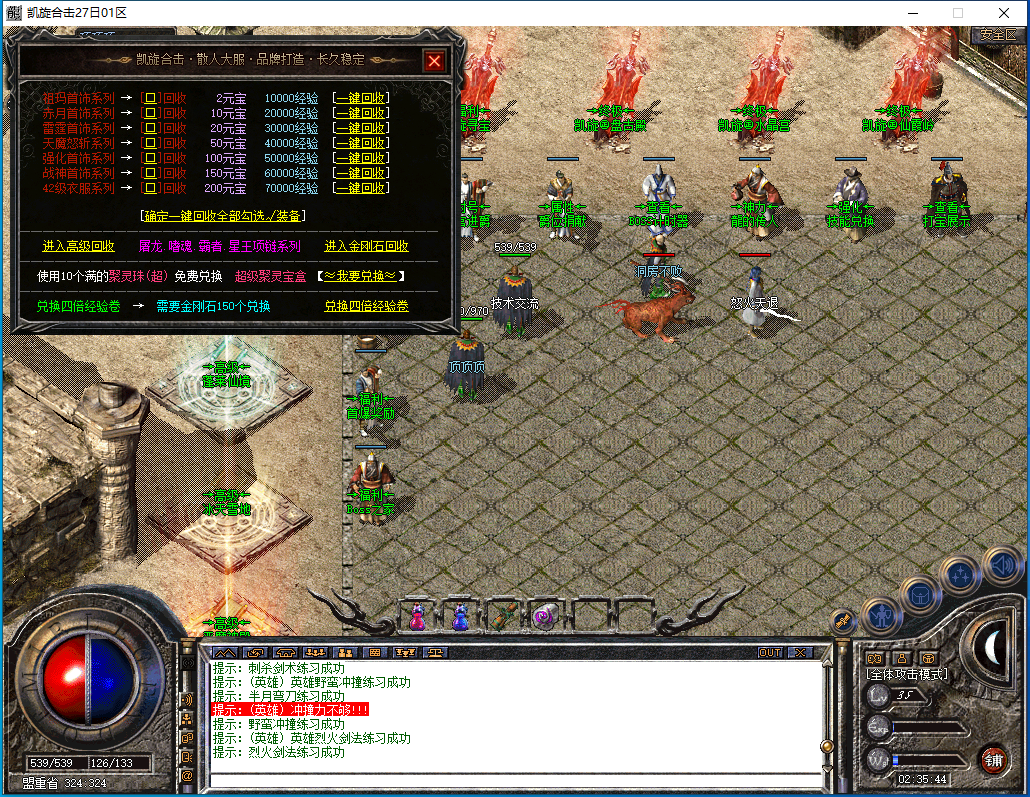This screenshot has width=1030, height=797.
Task: Tick the 42级衣服系列 recycle checkbox
Action: tap(151, 188)
